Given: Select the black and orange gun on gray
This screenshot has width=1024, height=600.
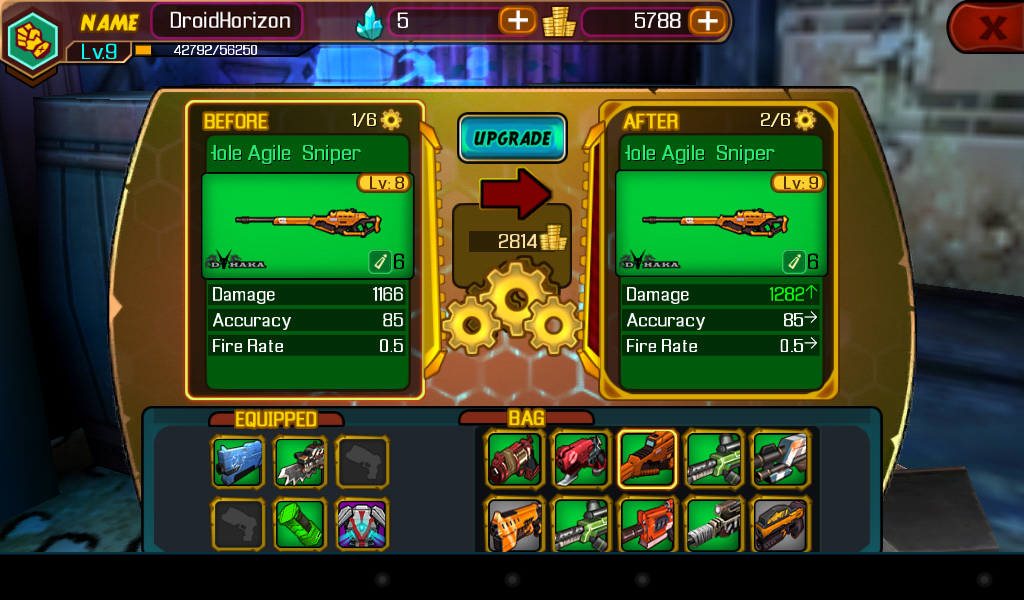Looking at the screenshot, I should tap(780, 525).
